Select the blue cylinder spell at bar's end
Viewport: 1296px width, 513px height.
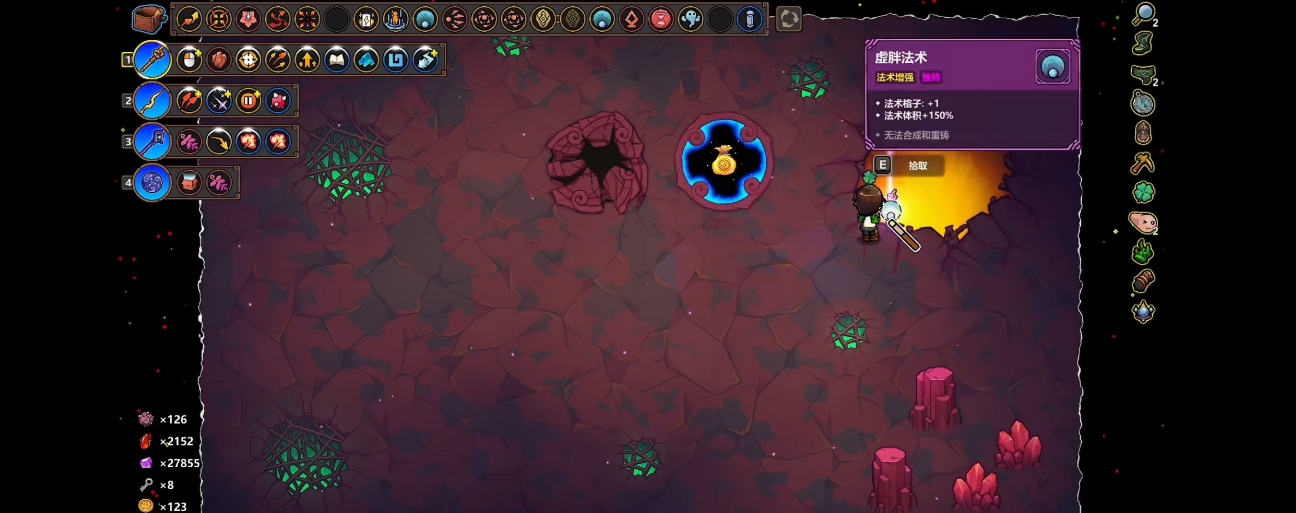click(x=749, y=19)
